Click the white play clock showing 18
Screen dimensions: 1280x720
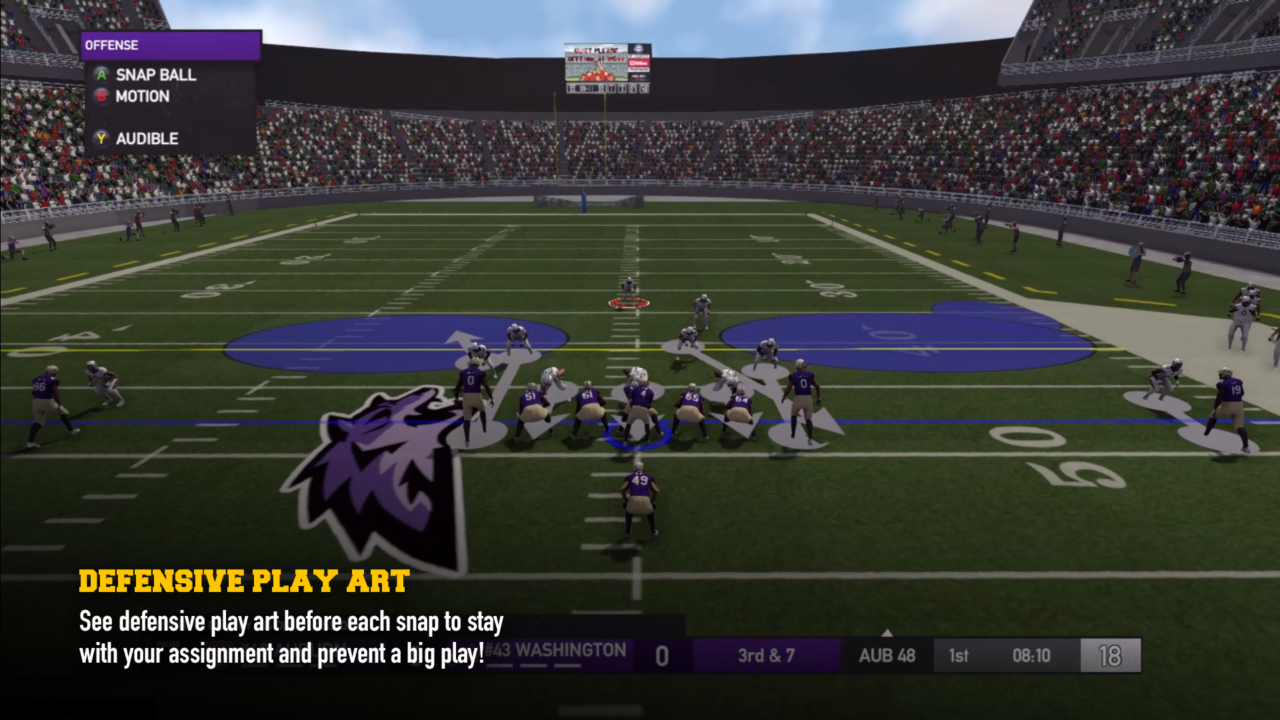click(1111, 655)
